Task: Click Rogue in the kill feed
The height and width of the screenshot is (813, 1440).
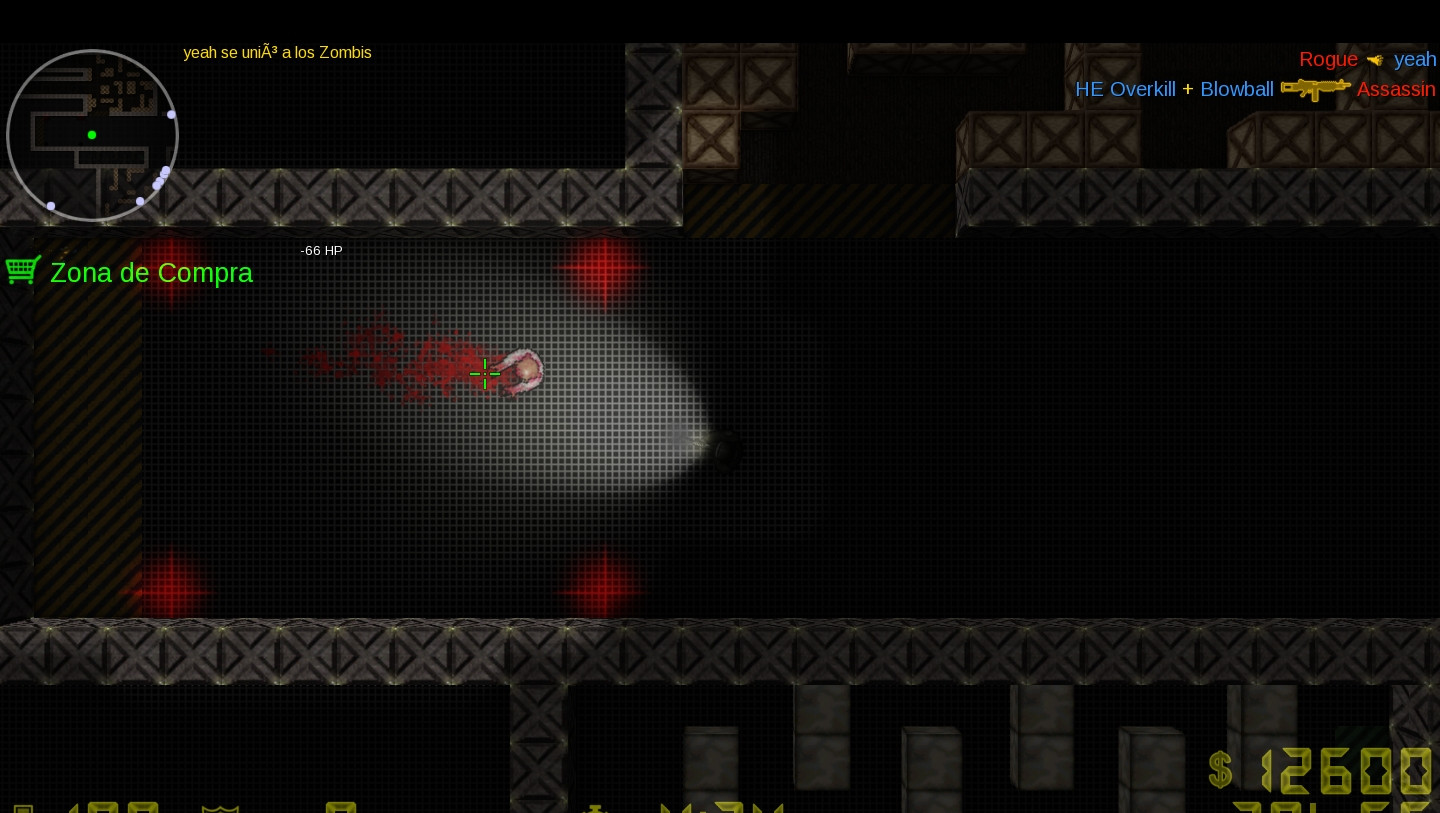Action: (1328, 59)
